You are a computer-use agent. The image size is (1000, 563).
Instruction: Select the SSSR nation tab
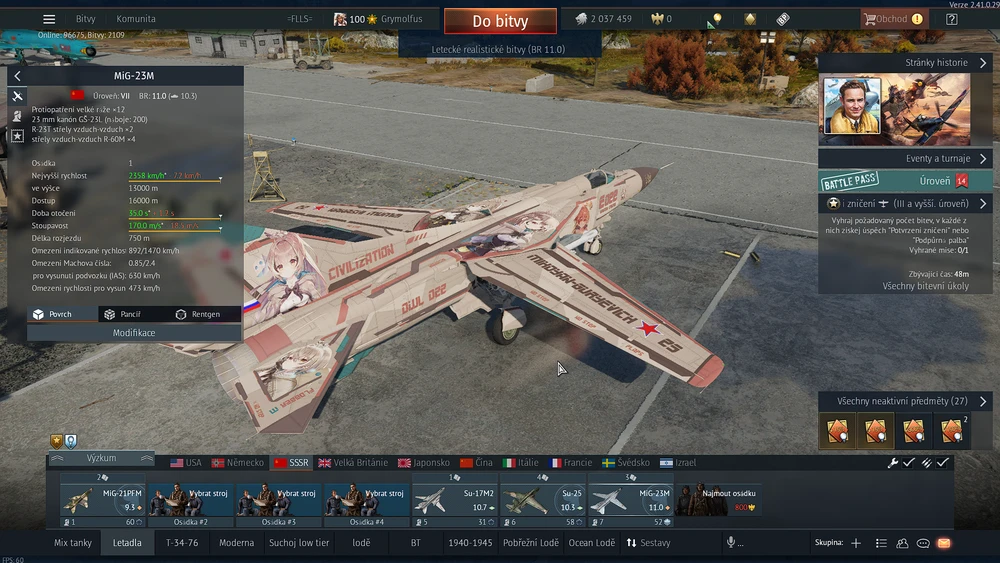pos(291,463)
